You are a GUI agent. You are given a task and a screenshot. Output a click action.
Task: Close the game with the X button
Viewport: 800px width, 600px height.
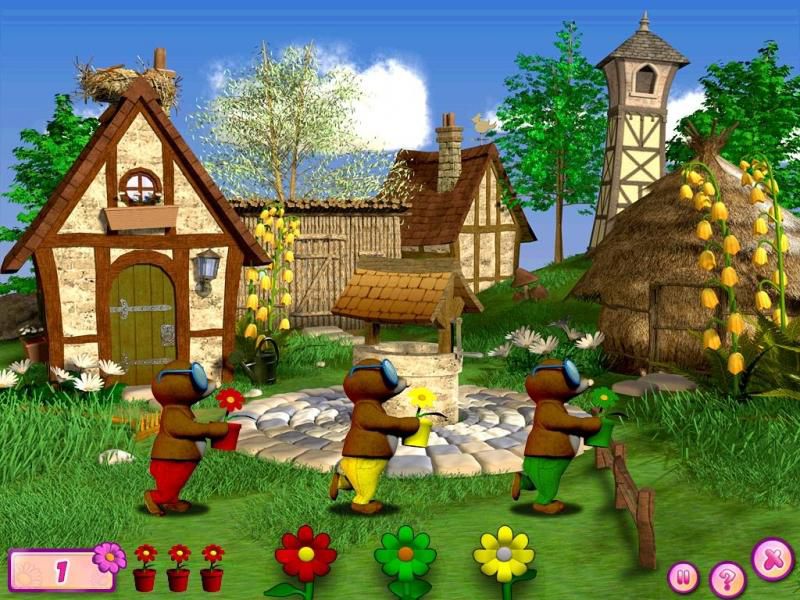(x=772, y=559)
